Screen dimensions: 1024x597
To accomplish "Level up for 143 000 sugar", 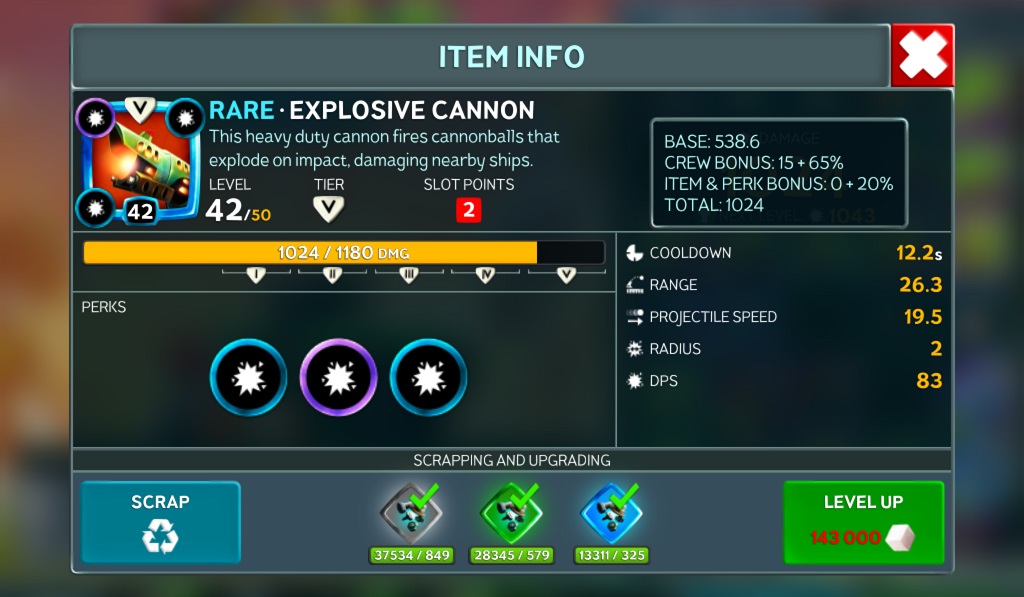I will point(863,522).
